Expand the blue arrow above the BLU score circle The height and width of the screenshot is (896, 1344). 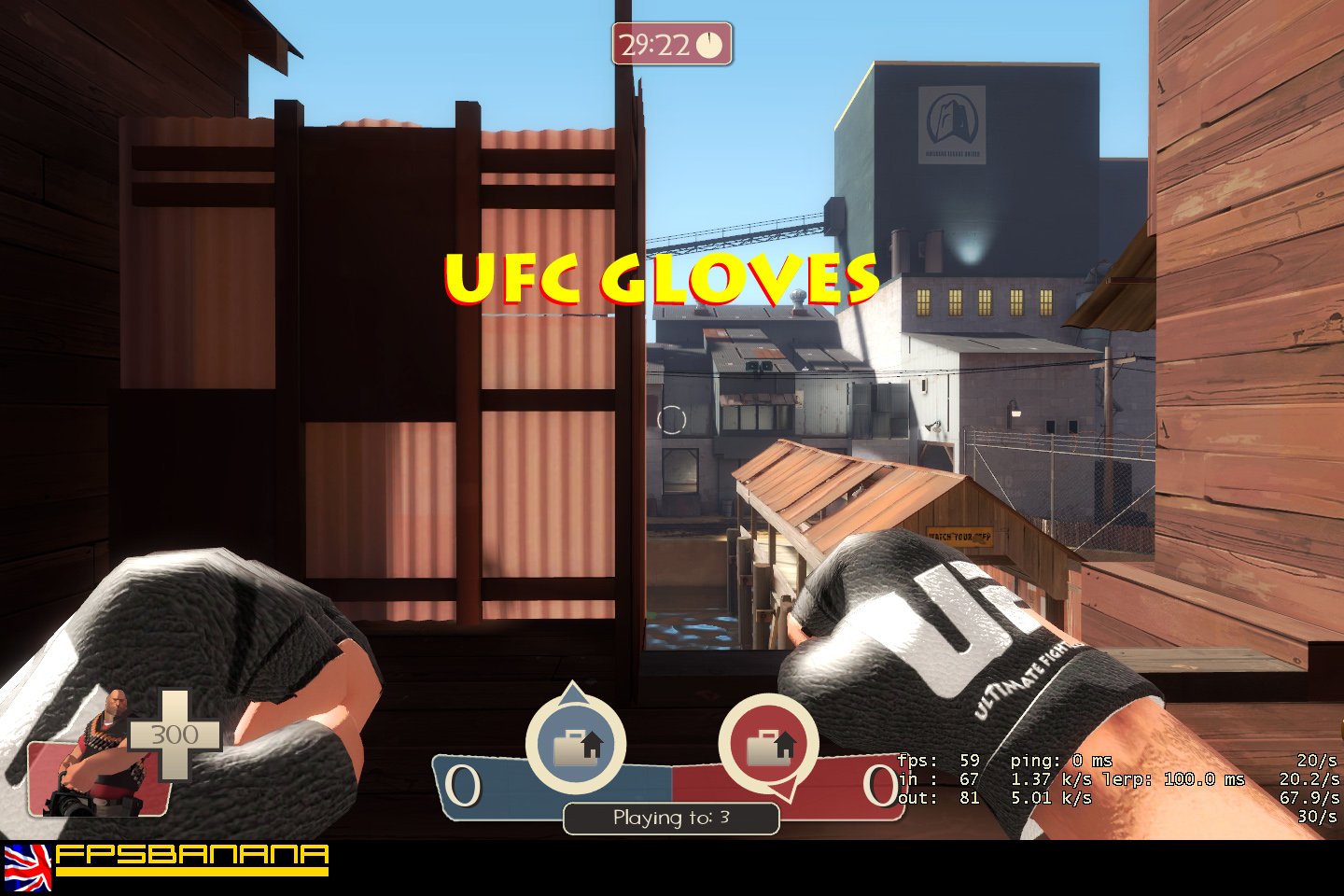point(572,695)
